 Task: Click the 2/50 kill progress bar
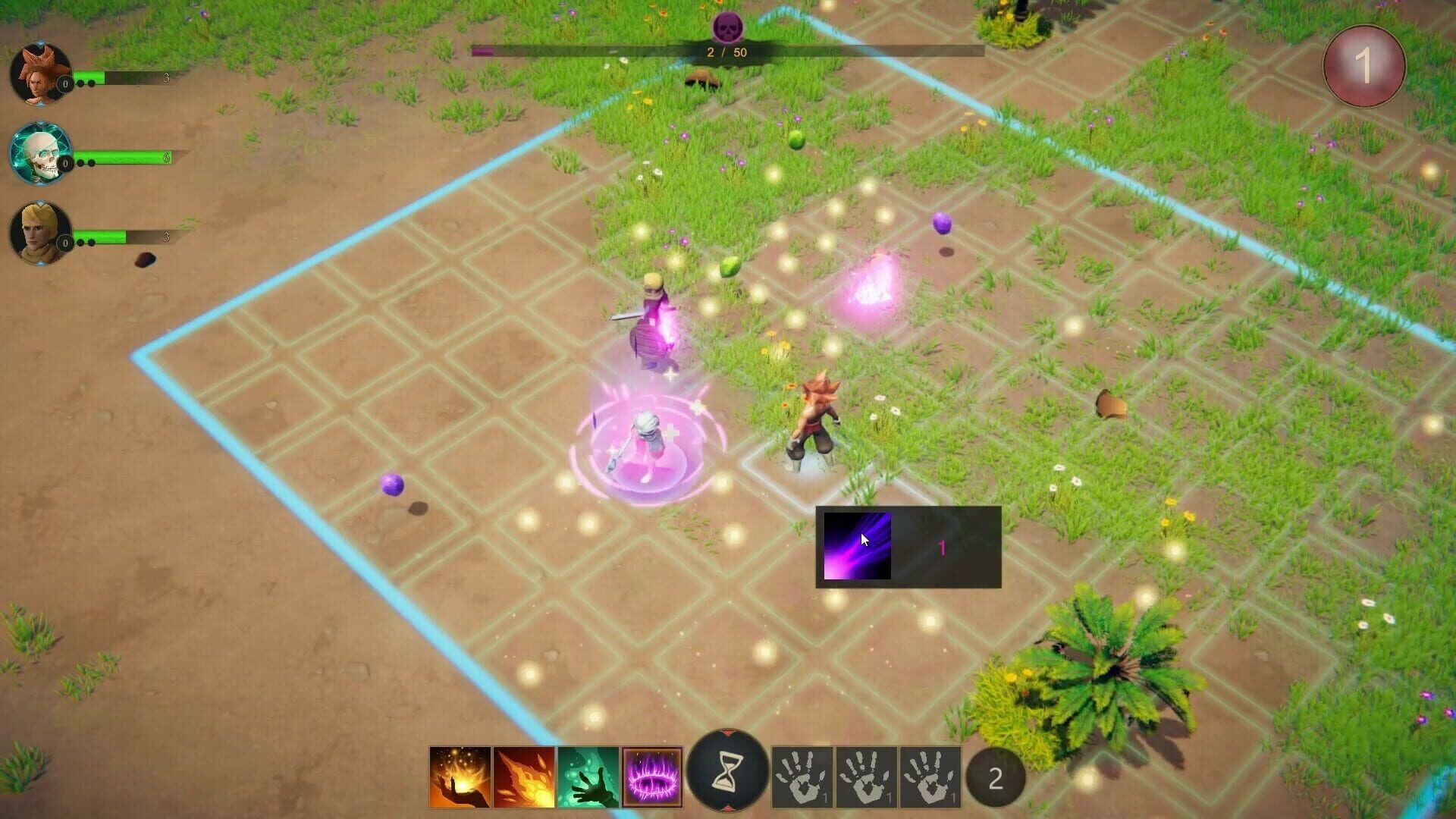pos(726,52)
